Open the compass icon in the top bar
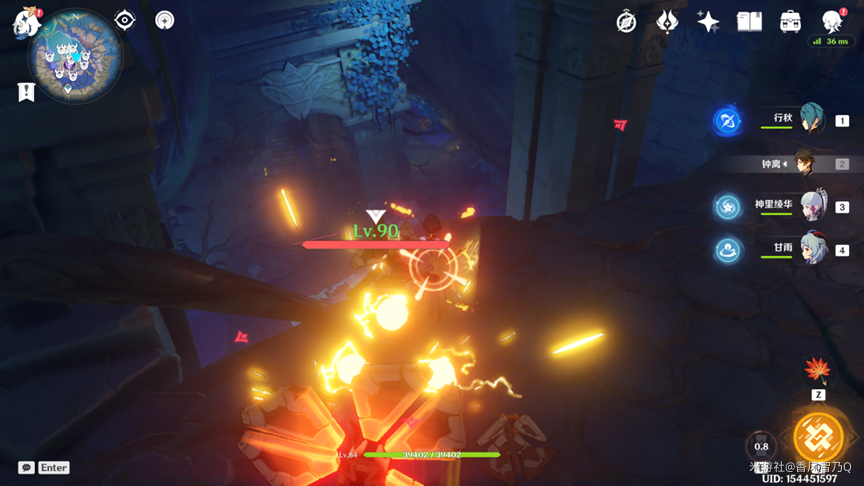 pyautogui.click(x=627, y=22)
